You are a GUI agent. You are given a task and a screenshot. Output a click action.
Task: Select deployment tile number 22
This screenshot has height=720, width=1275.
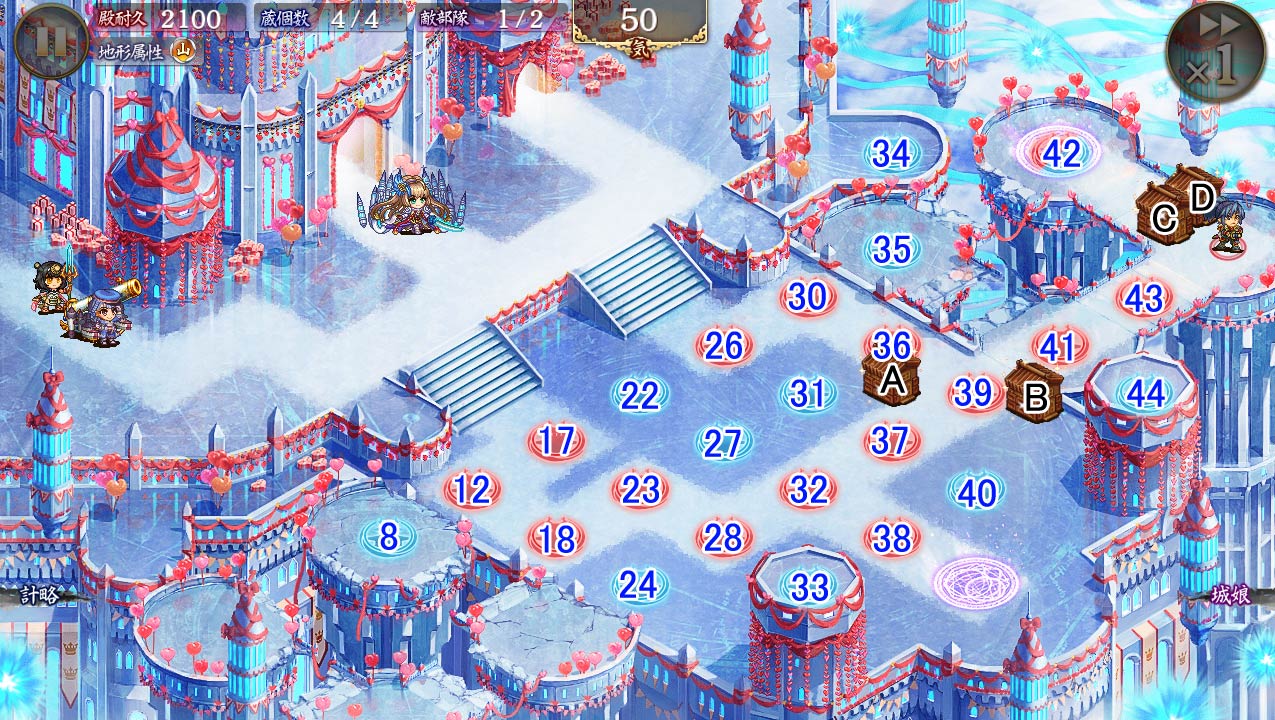[x=639, y=395]
